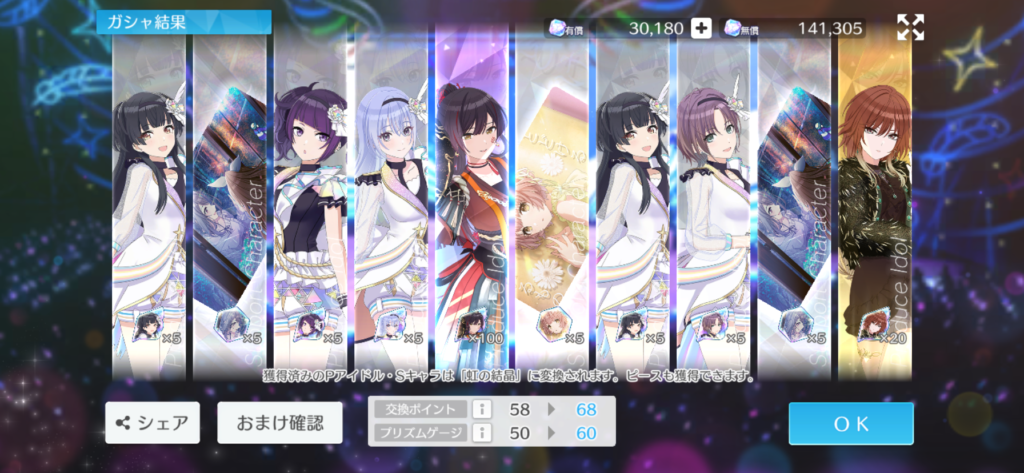Add paid jewels with the plus button
The height and width of the screenshot is (473, 1024).
click(x=702, y=28)
